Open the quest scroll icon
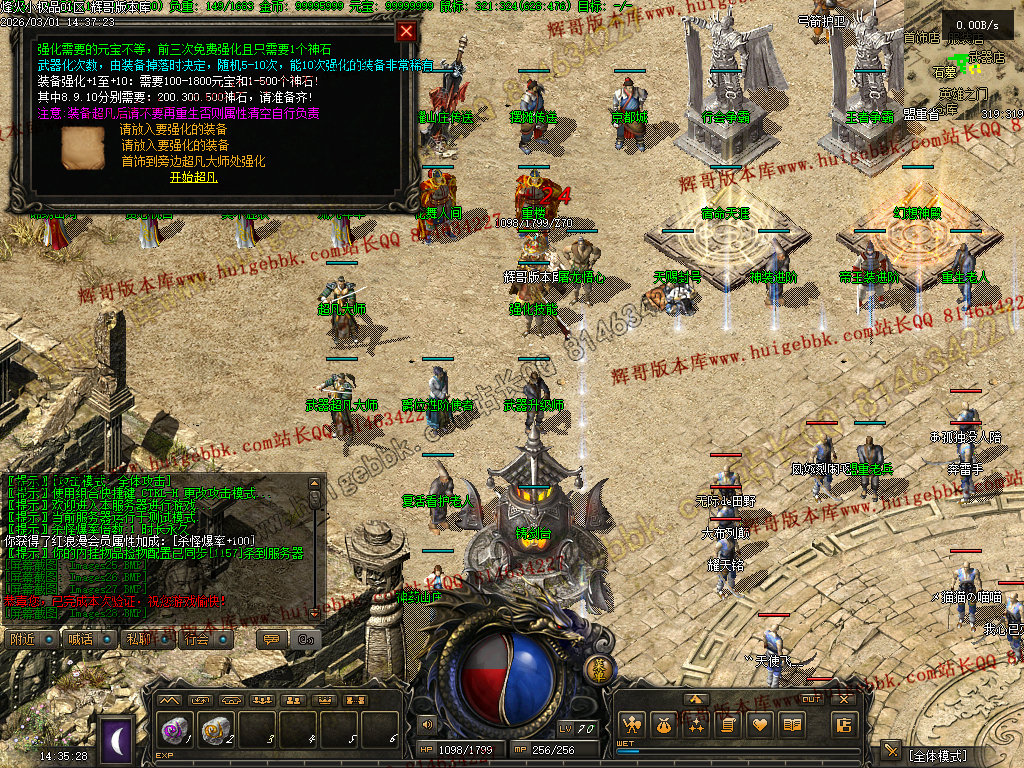 728,724
